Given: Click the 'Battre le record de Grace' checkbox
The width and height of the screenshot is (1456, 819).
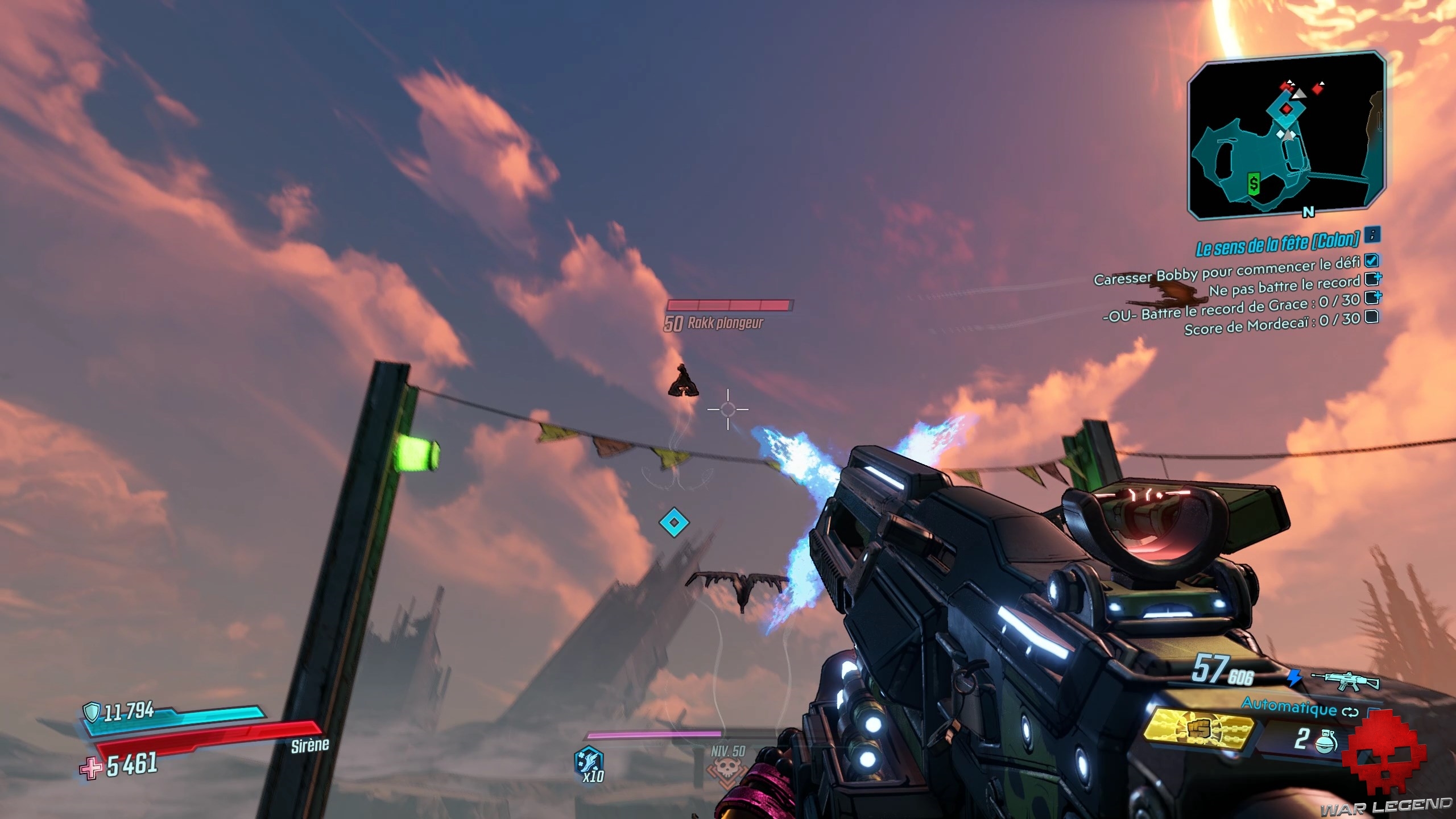Looking at the screenshot, I should (1372, 297).
